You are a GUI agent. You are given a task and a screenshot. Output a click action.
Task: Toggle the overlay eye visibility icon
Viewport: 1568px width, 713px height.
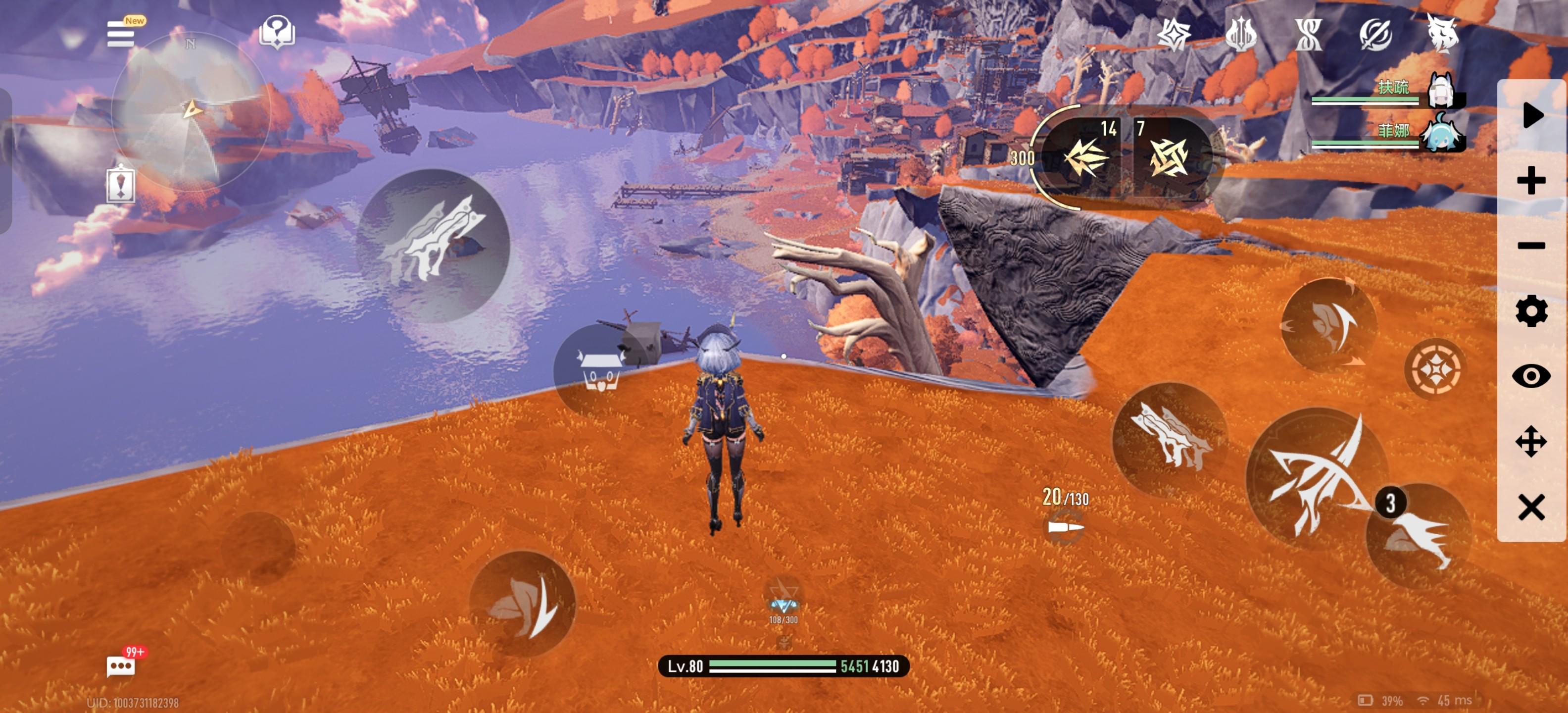1531,376
